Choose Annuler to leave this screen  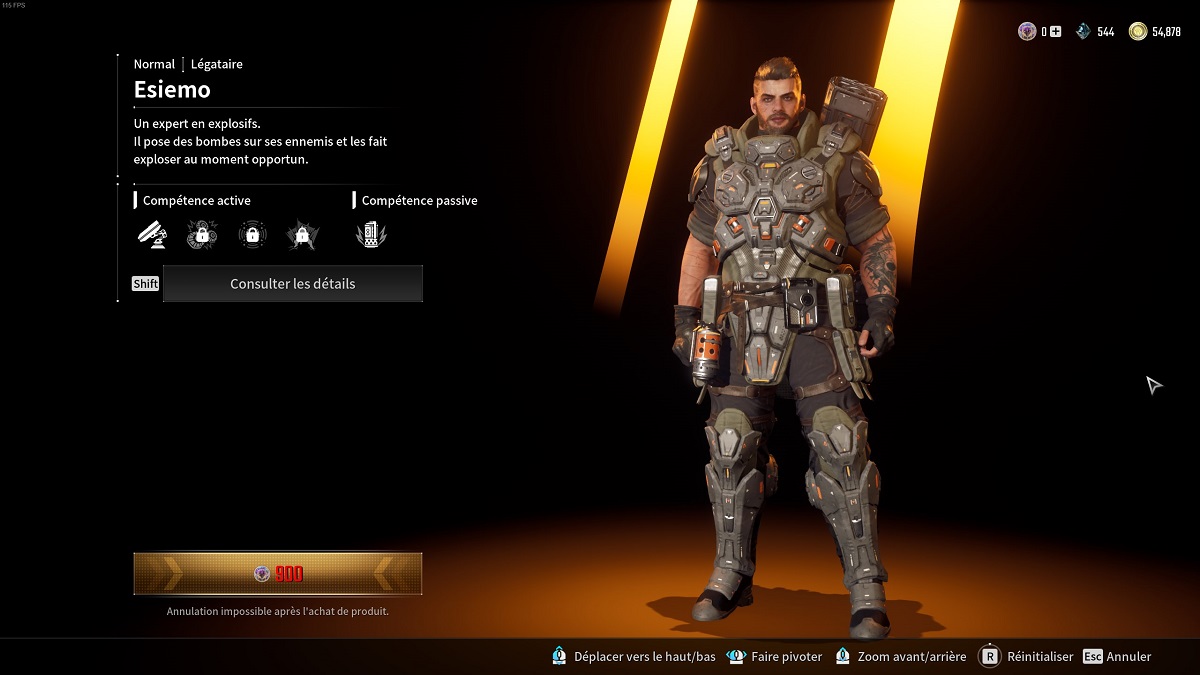point(1118,657)
